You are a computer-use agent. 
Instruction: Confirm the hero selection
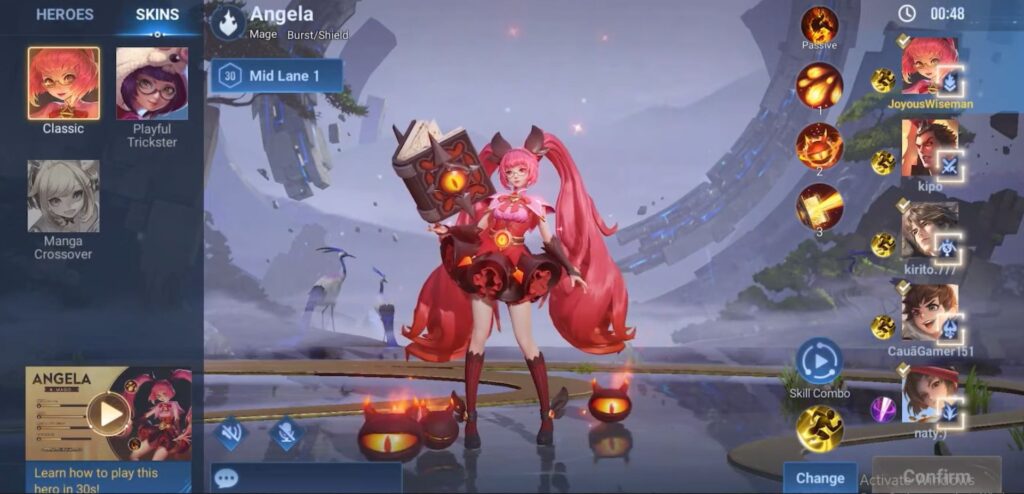(936, 476)
